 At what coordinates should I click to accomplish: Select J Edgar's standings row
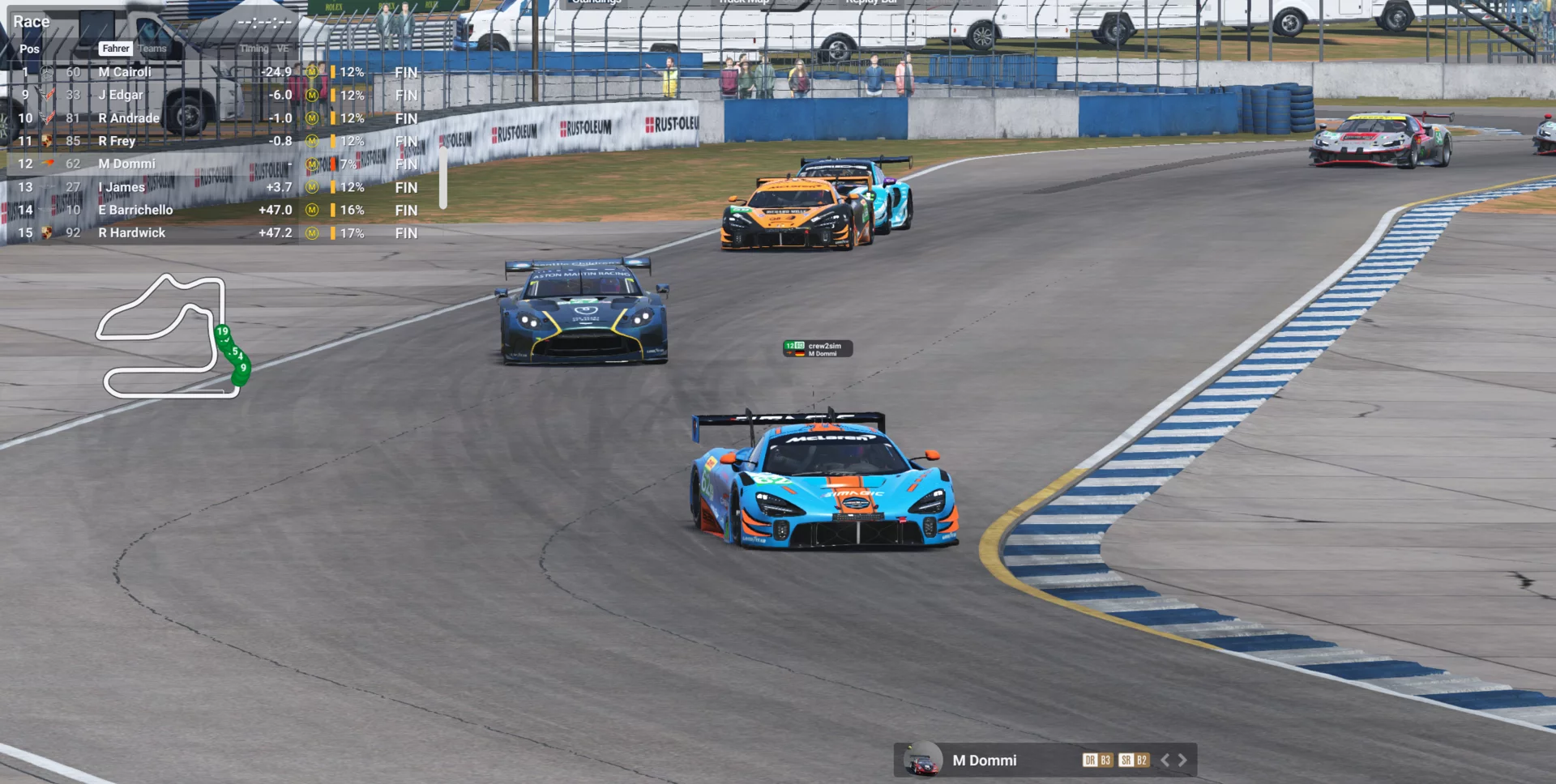tap(121, 95)
